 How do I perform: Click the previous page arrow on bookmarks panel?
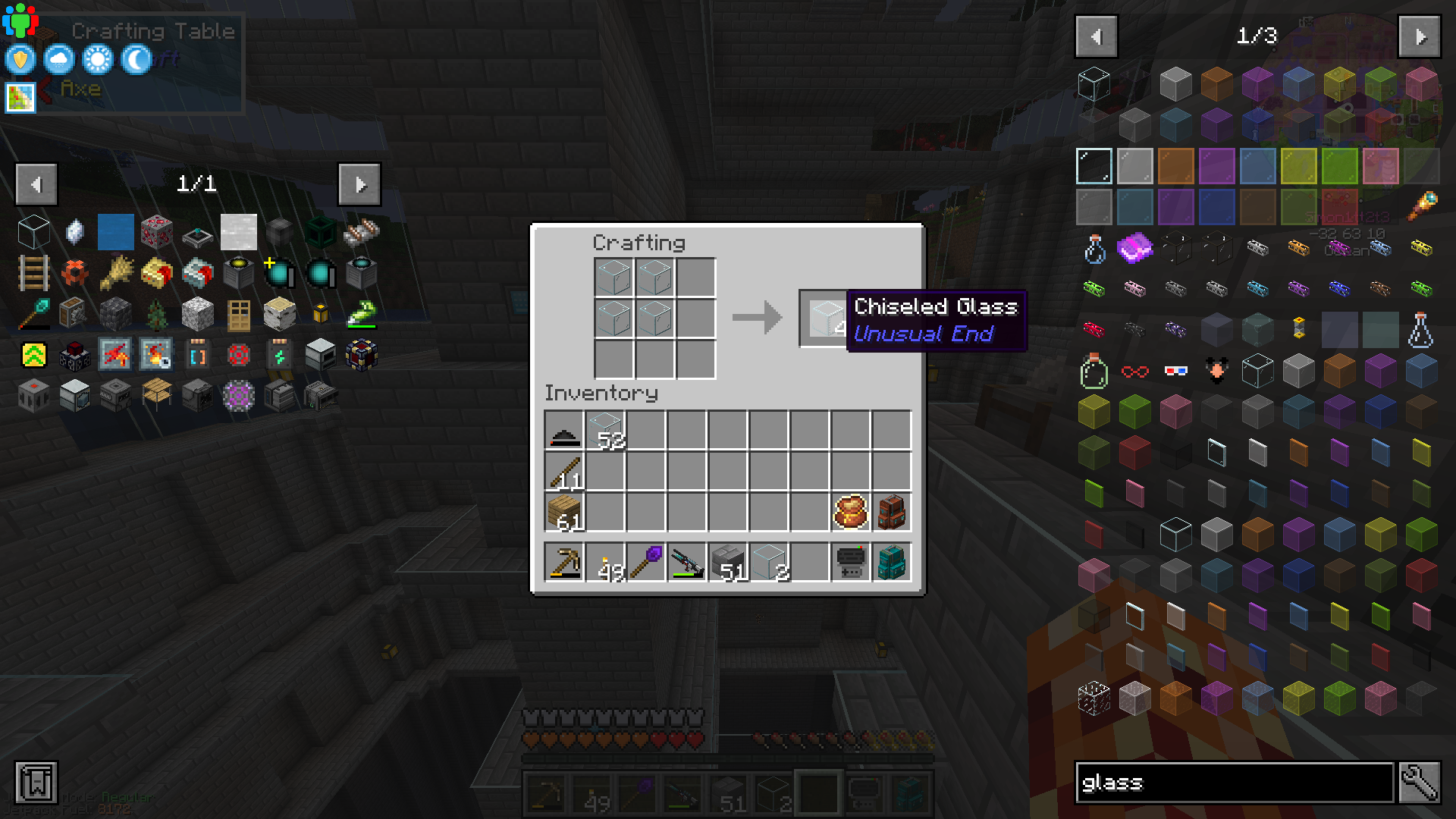click(x=36, y=184)
